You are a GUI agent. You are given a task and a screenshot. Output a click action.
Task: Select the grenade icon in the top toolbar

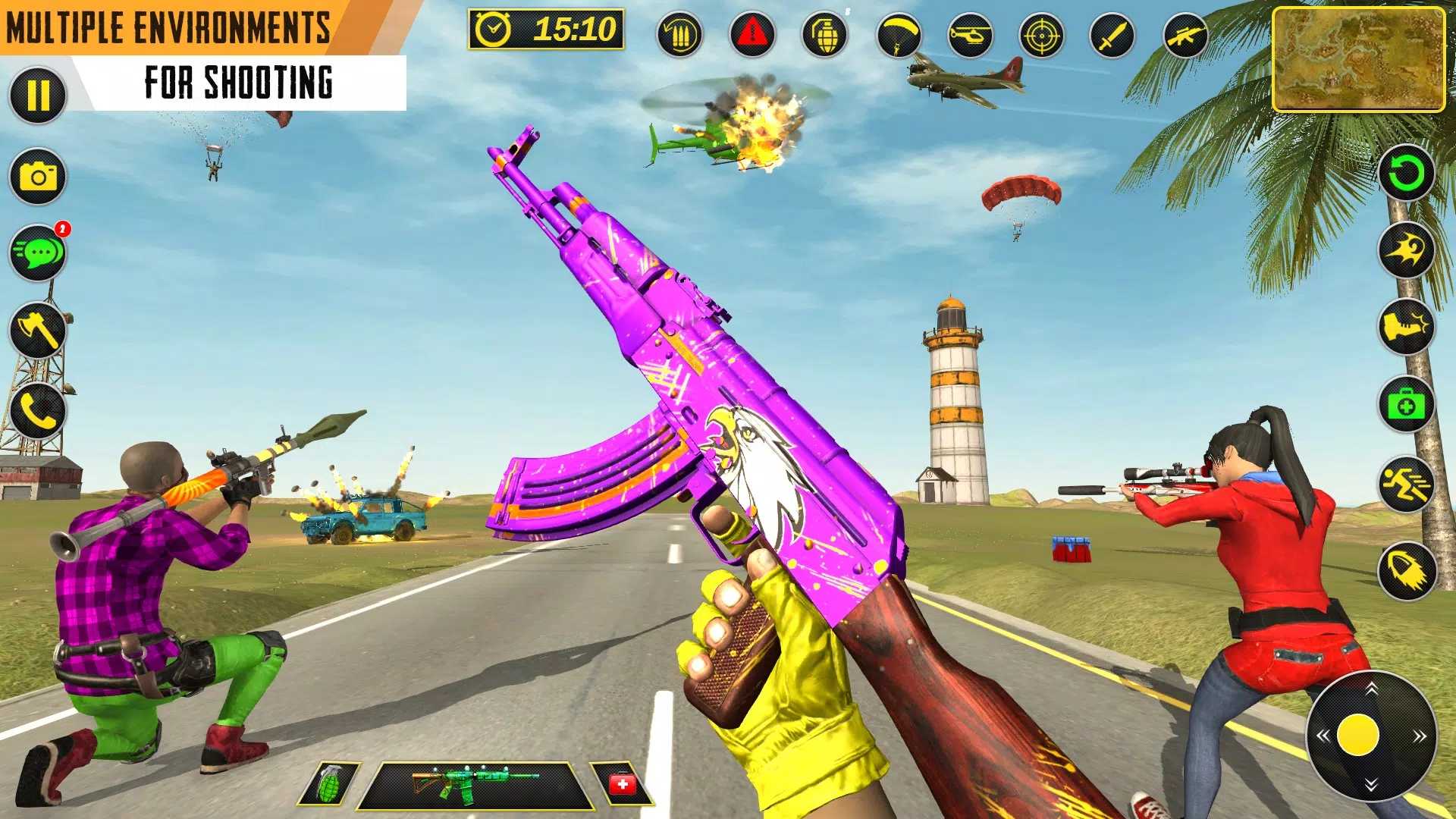827,34
